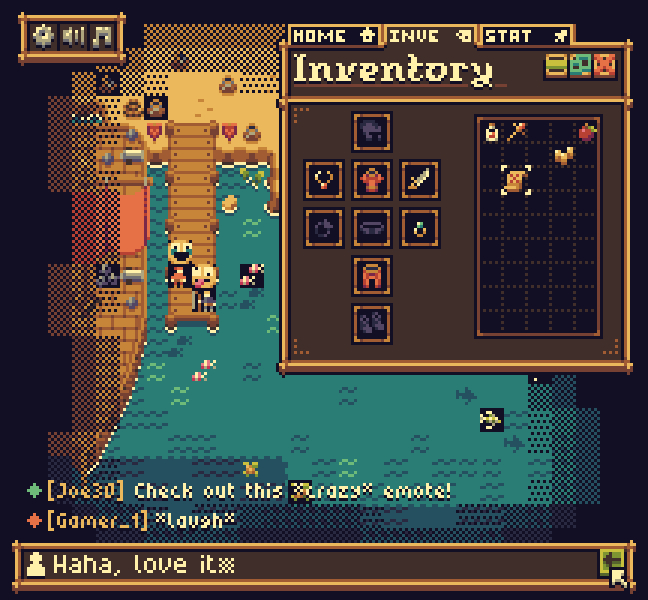The height and width of the screenshot is (600, 648).
Task: Select the helmet equipment slot
Action: 372,131
